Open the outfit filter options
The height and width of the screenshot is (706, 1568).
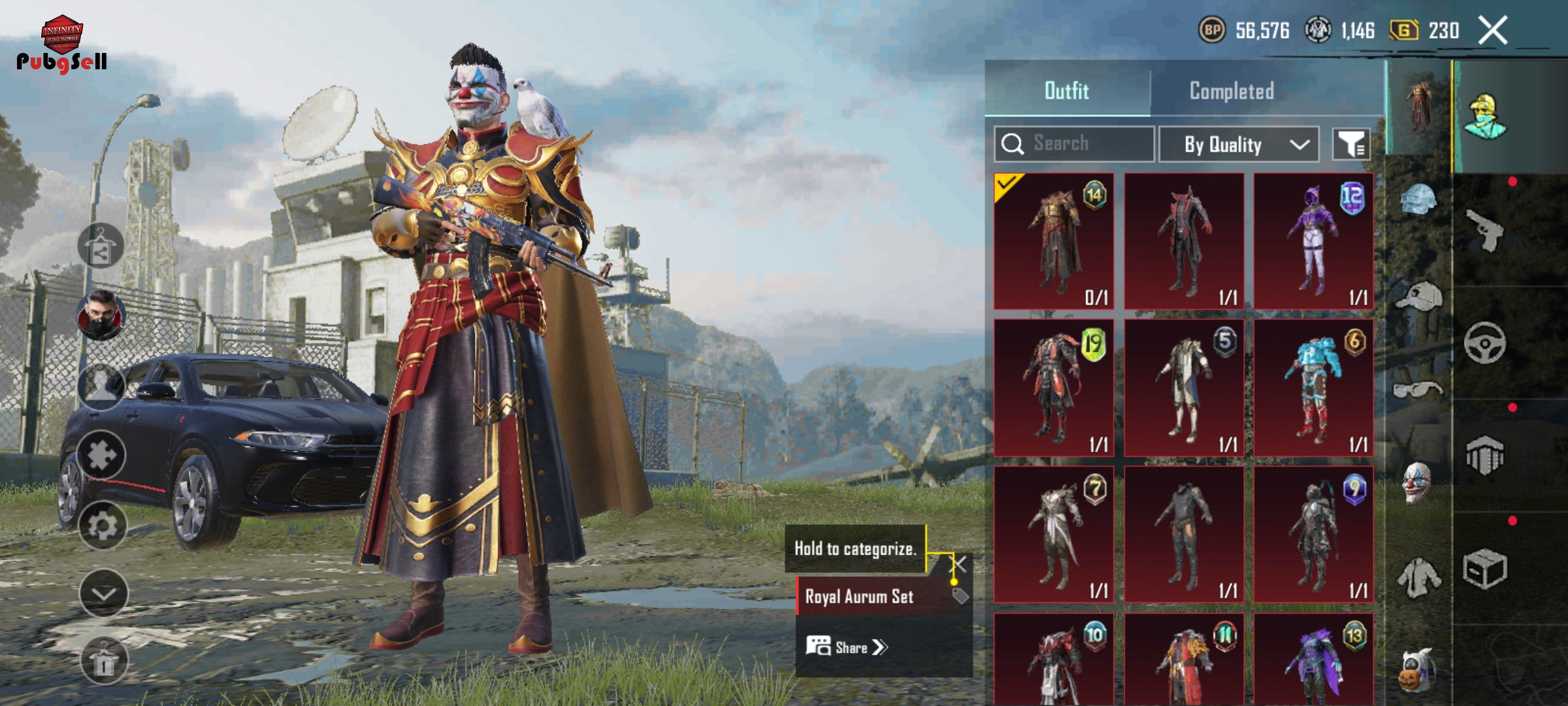click(x=1351, y=144)
